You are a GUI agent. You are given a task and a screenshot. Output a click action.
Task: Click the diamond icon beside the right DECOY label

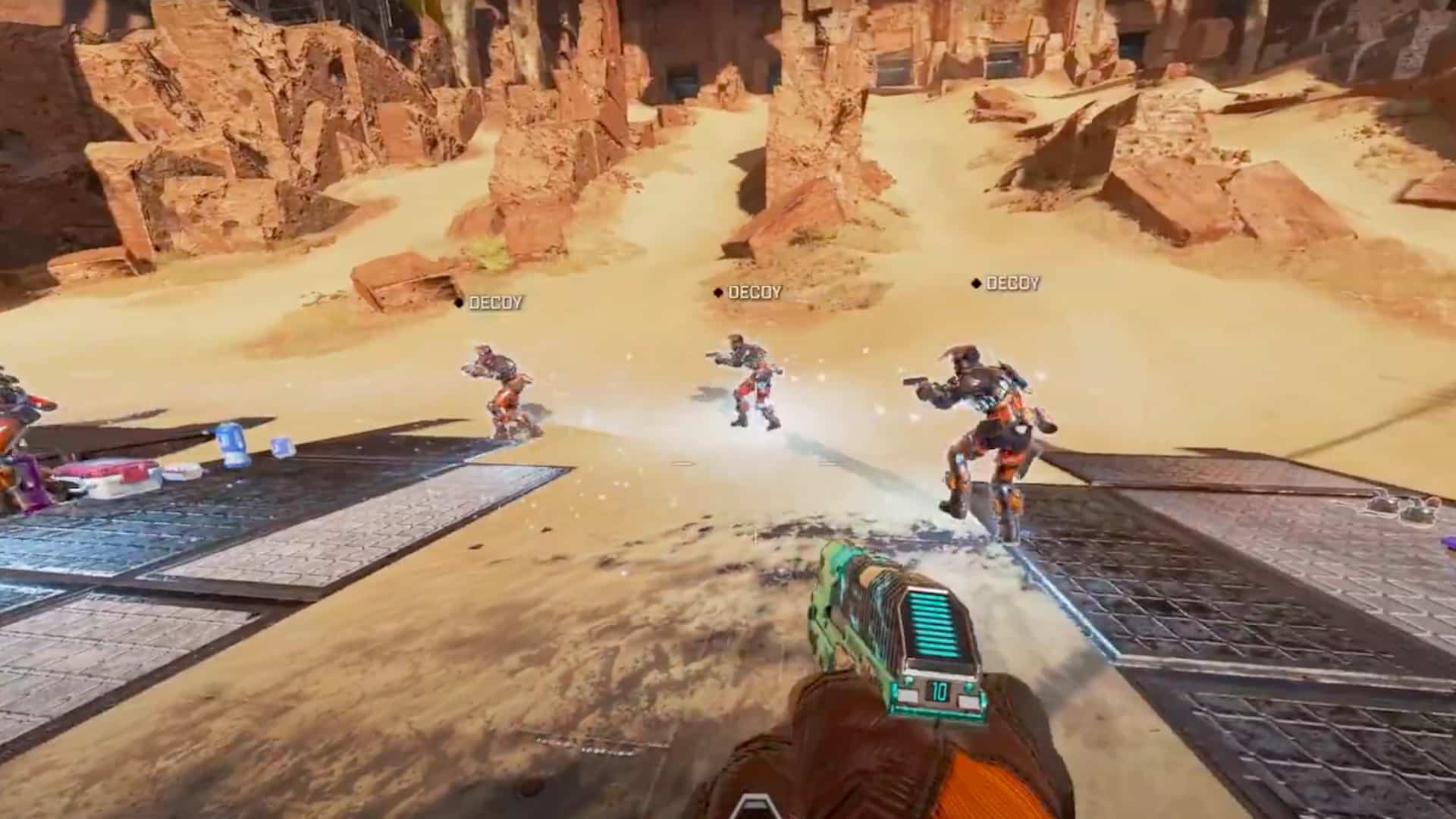tap(975, 284)
